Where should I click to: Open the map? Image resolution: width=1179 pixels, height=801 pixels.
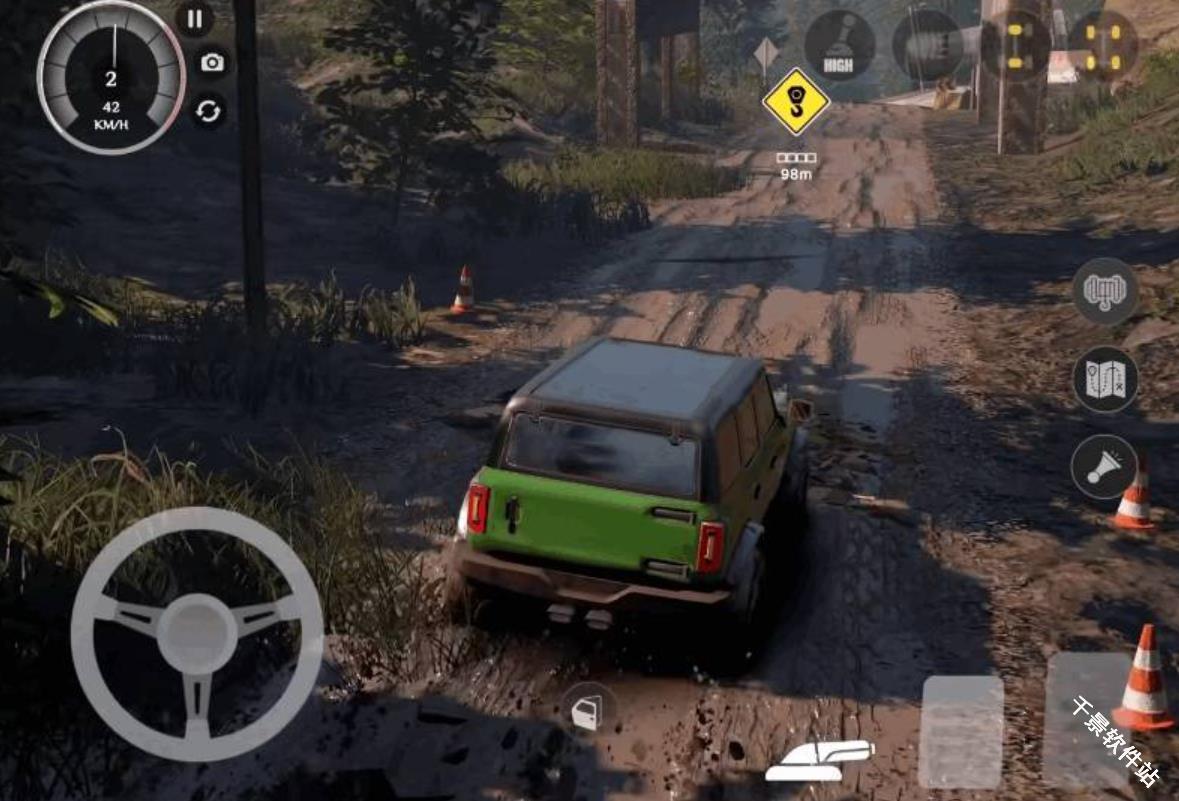point(1104,380)
